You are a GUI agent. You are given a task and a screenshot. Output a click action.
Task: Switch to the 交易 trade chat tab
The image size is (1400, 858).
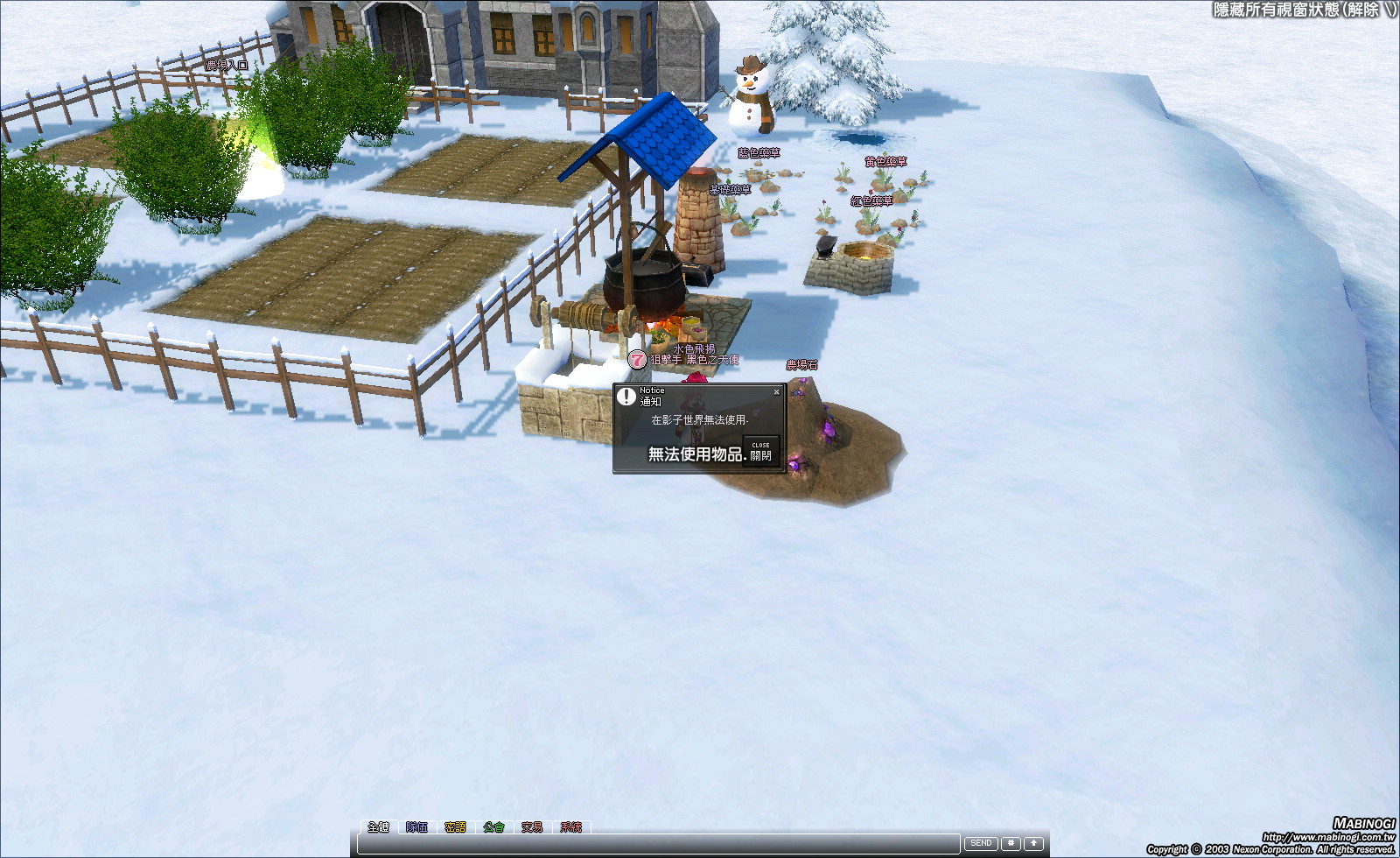pos(532,826)
